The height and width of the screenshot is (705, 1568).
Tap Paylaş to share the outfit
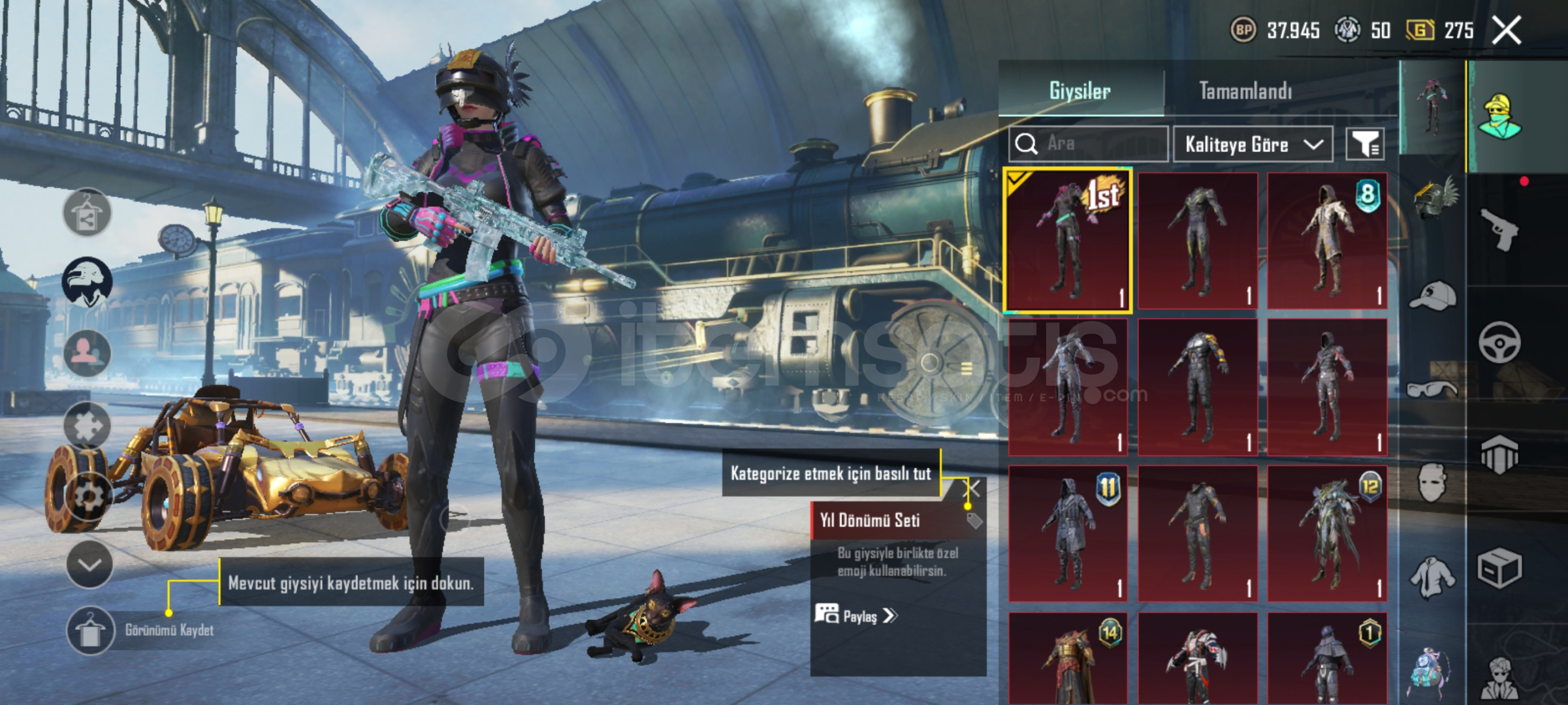point(857,616)
